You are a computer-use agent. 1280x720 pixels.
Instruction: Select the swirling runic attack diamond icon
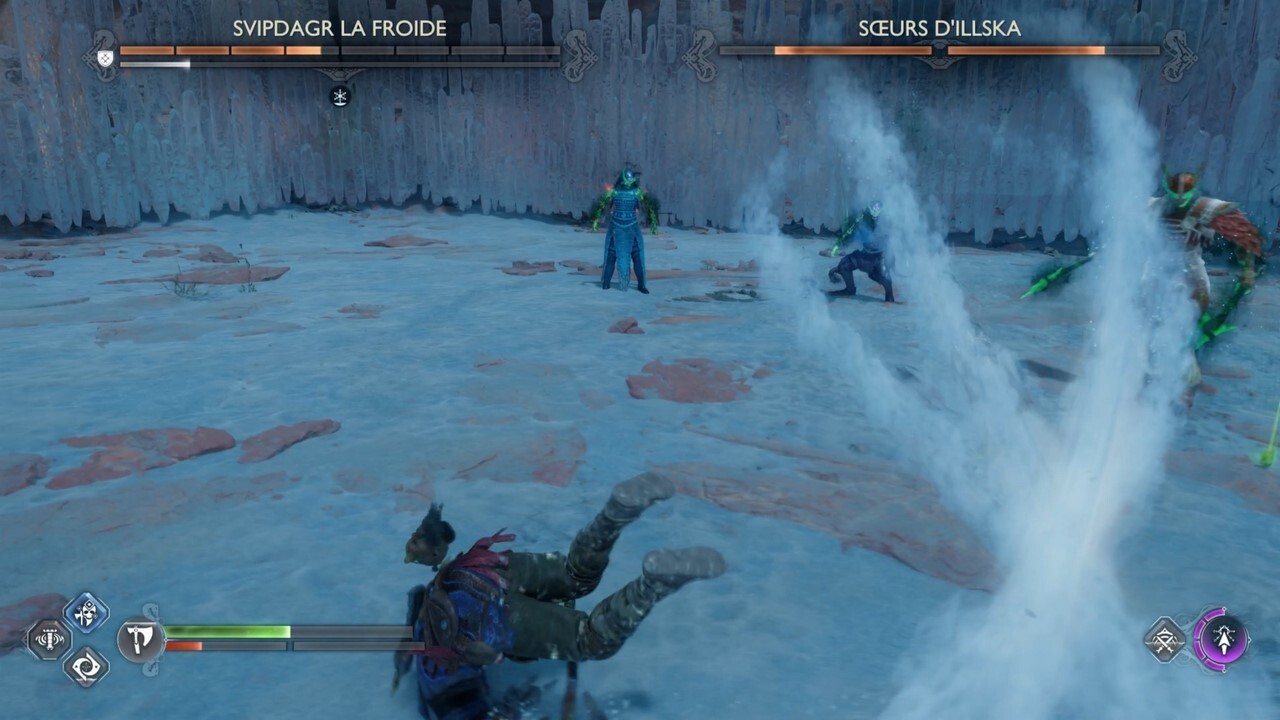point(84,667)
